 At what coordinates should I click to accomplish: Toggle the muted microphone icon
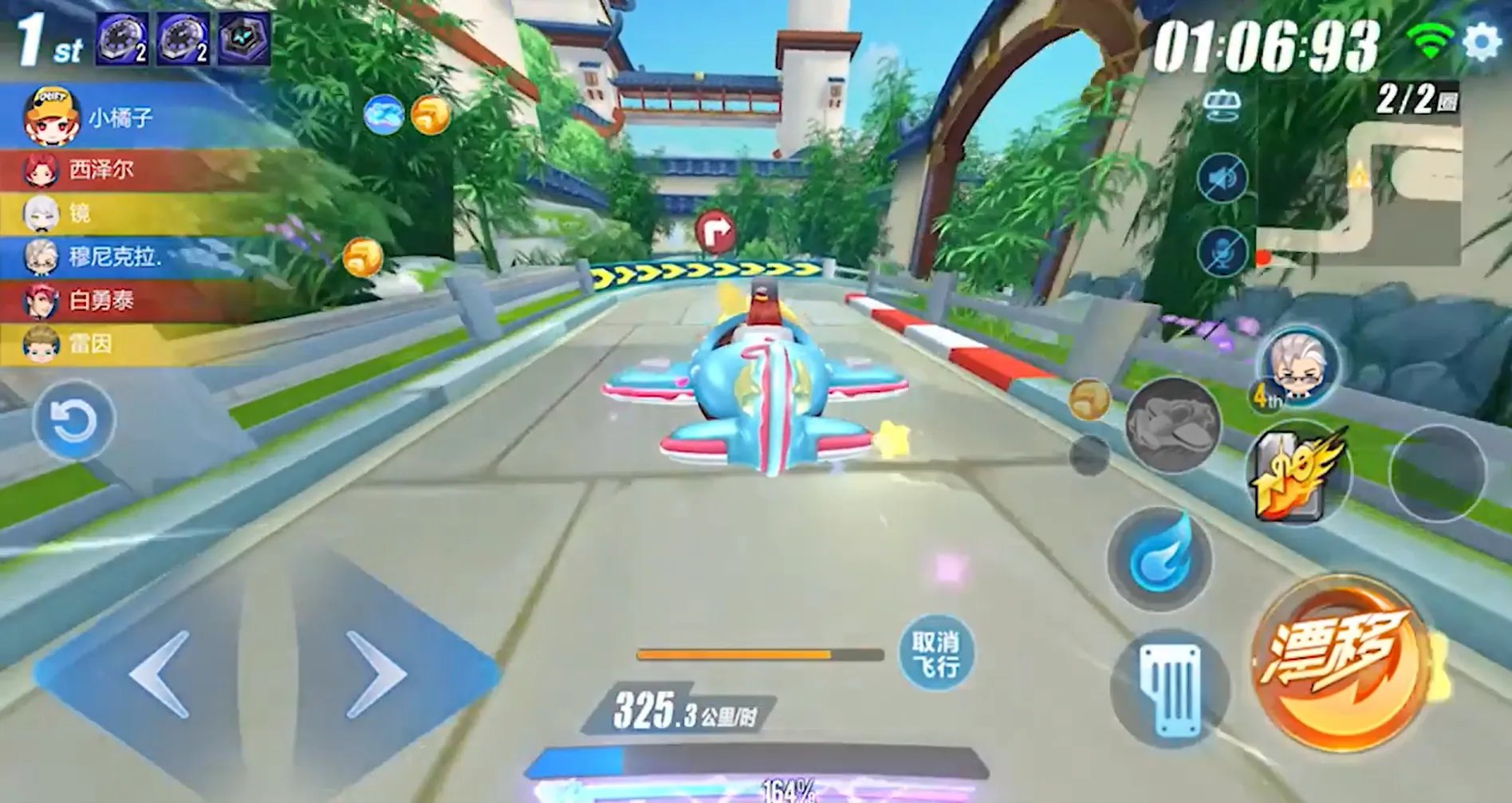point(1222,252)
